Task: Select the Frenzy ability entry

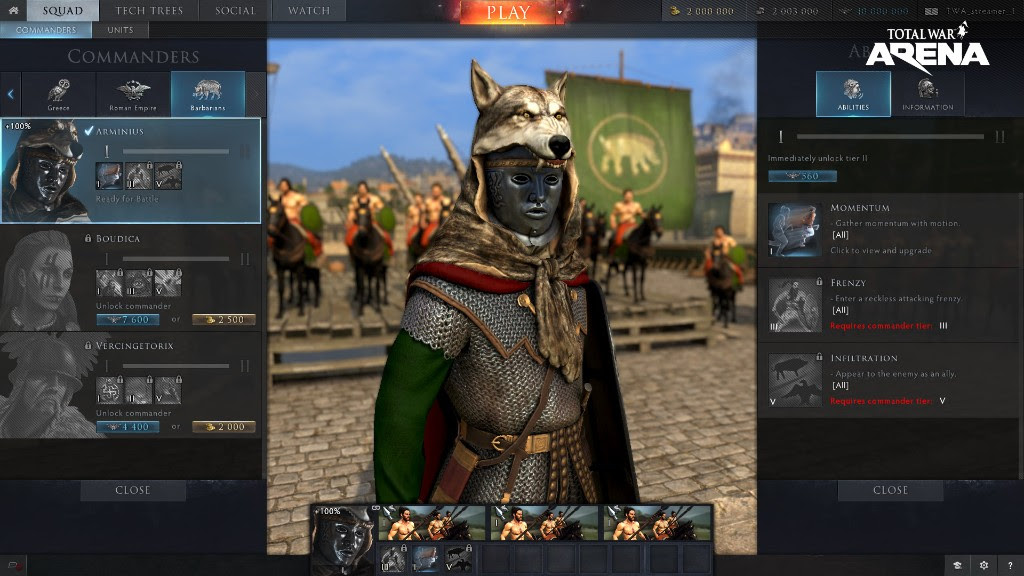Action: coord(890,305)
